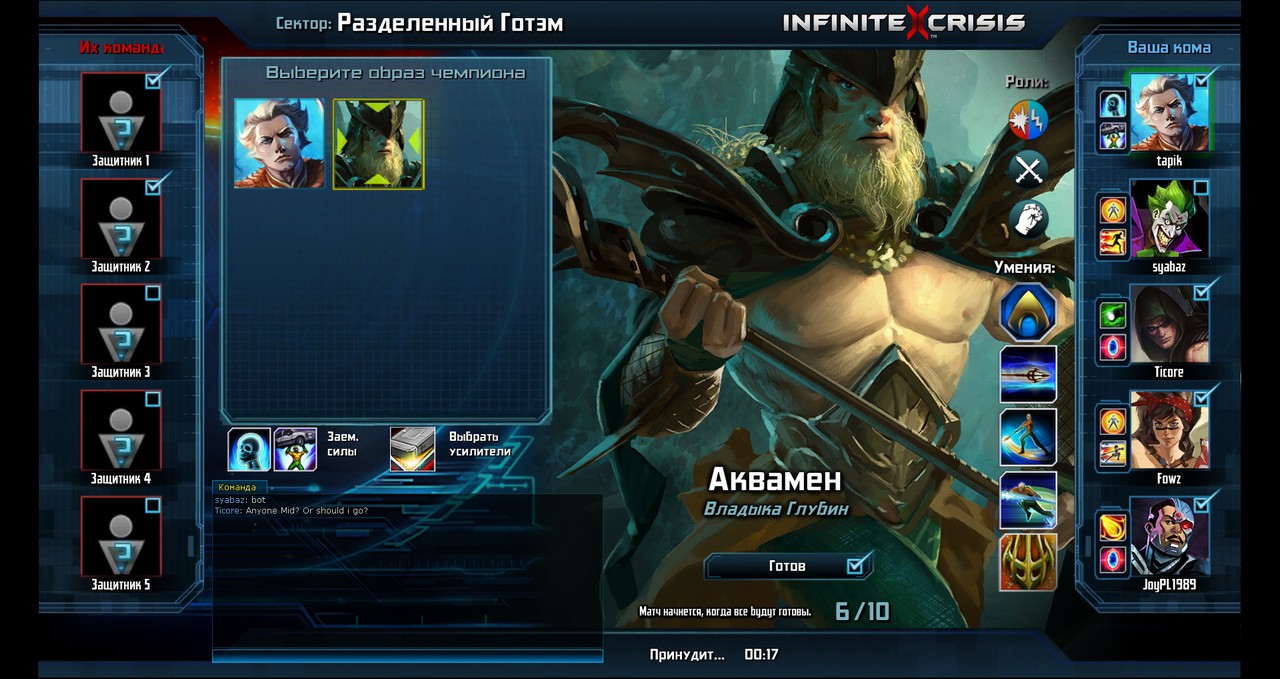
Task: Select JoyPL1989's Cyborg portrait
Action: (1169, 536)
